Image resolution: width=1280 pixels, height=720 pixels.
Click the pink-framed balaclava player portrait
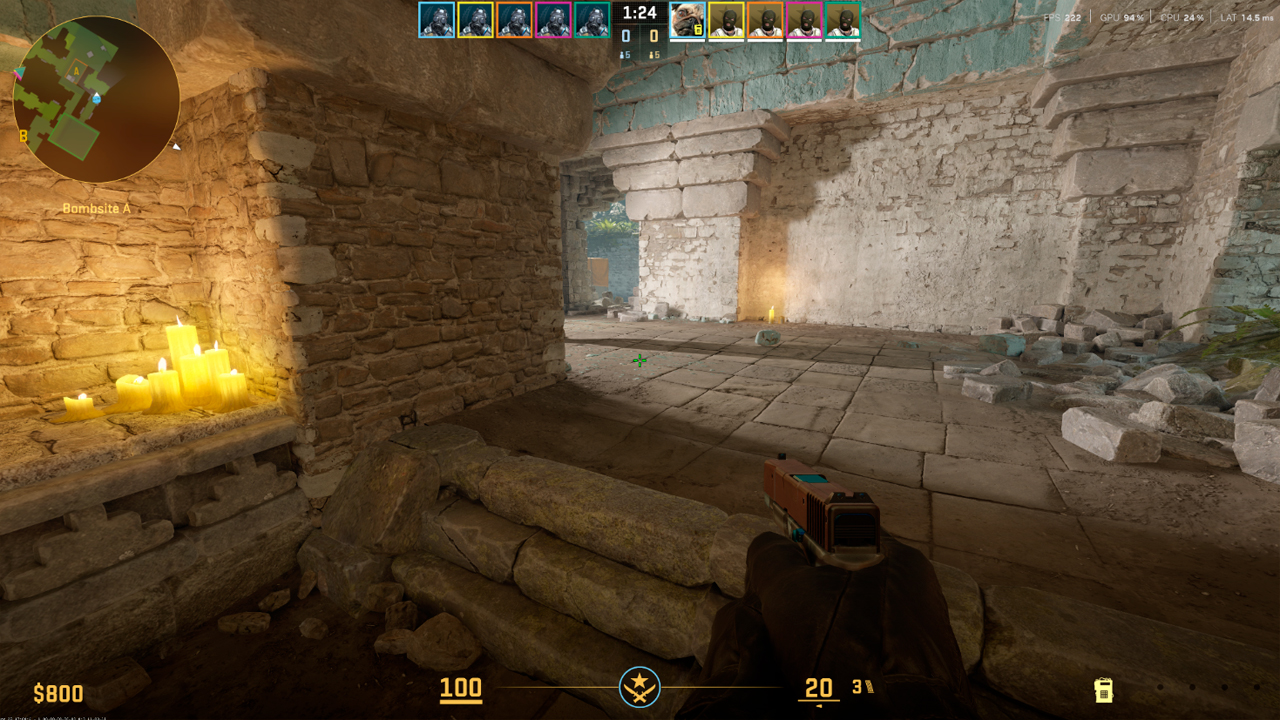pos(804,20)
